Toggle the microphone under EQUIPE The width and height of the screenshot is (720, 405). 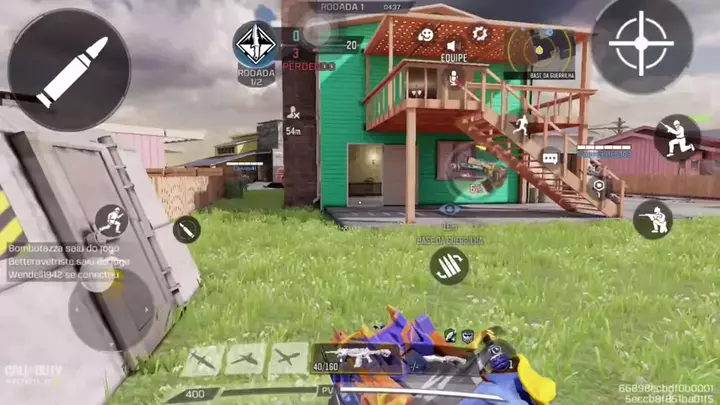(453, 78)
